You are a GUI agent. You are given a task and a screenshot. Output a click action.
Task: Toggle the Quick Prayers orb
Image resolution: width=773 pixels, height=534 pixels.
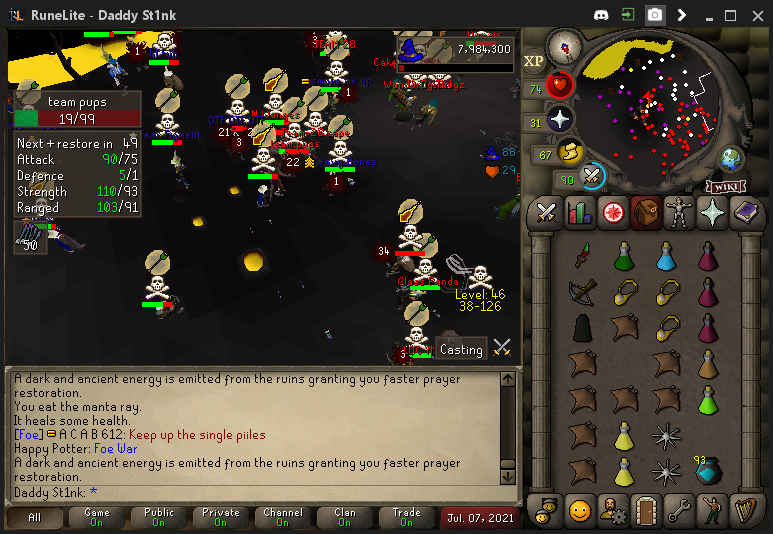click(x=559, y=121)
